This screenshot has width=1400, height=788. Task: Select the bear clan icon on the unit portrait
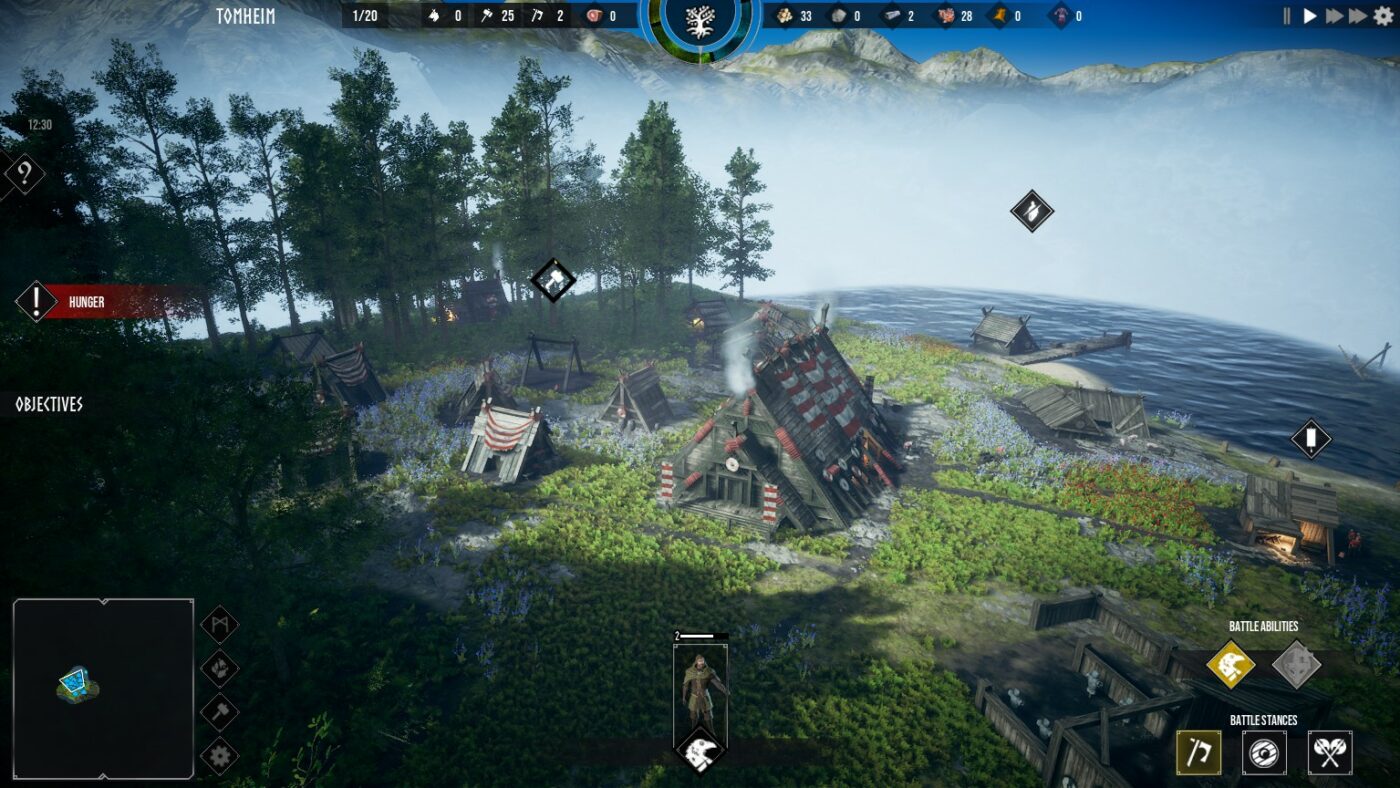click(699, 748)
